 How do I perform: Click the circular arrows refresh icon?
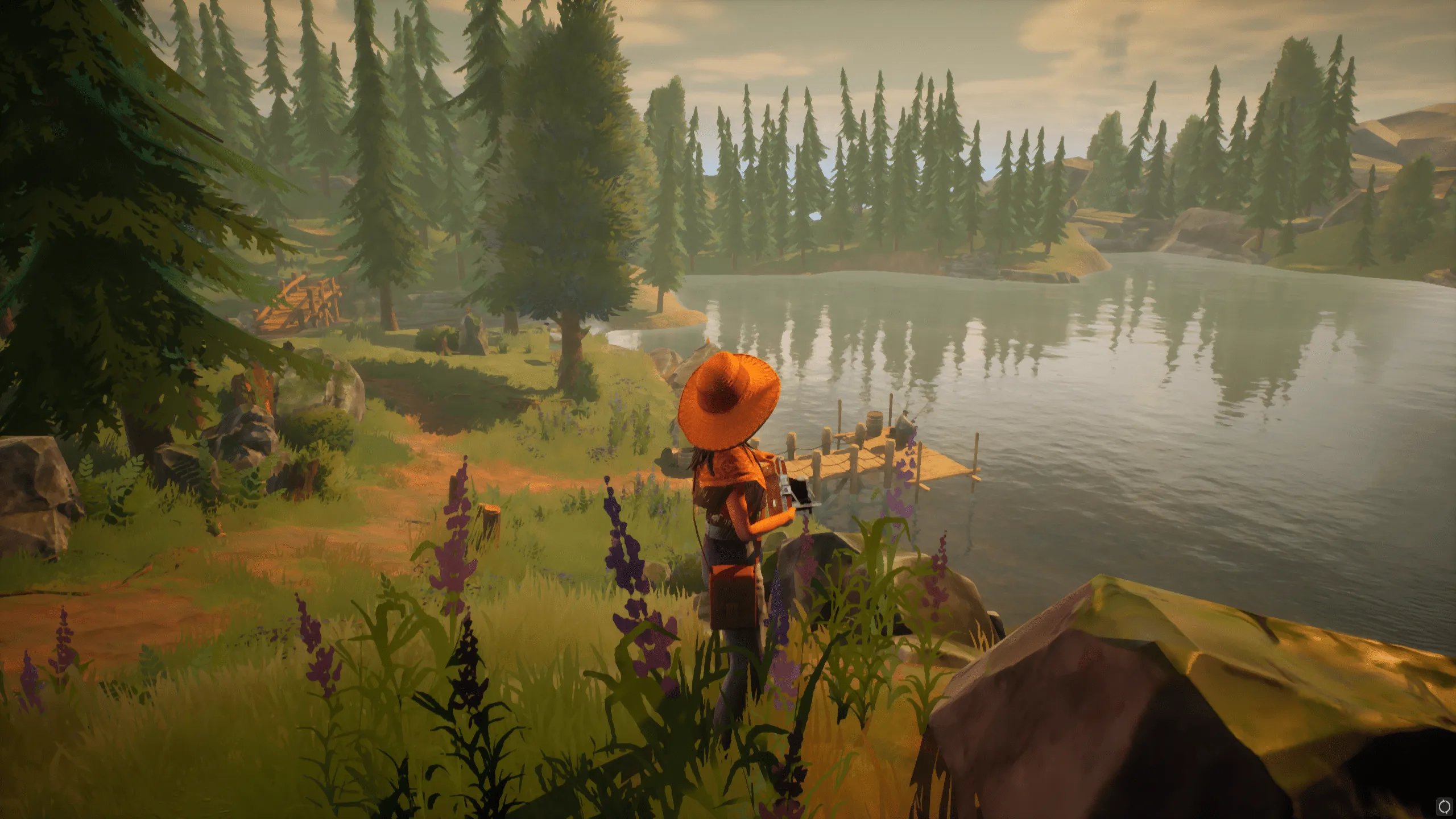[1445, 808]
